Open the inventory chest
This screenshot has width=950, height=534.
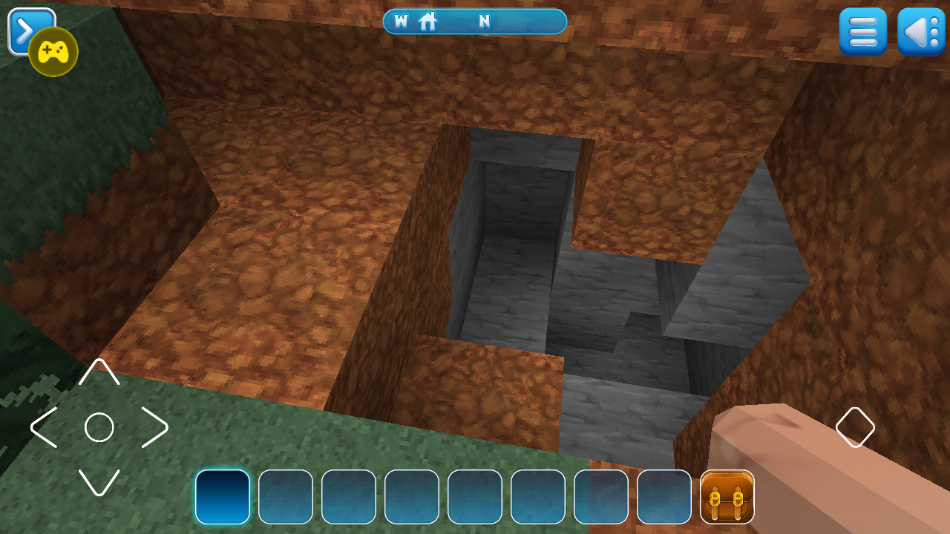pyautogui.click(x=727, y=497)
